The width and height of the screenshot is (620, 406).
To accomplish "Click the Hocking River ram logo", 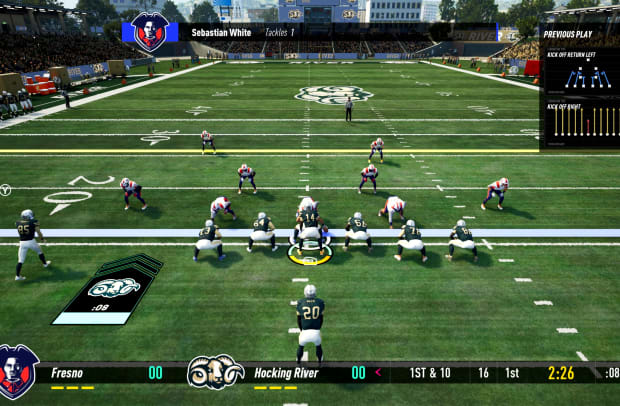I will (215, 372).
